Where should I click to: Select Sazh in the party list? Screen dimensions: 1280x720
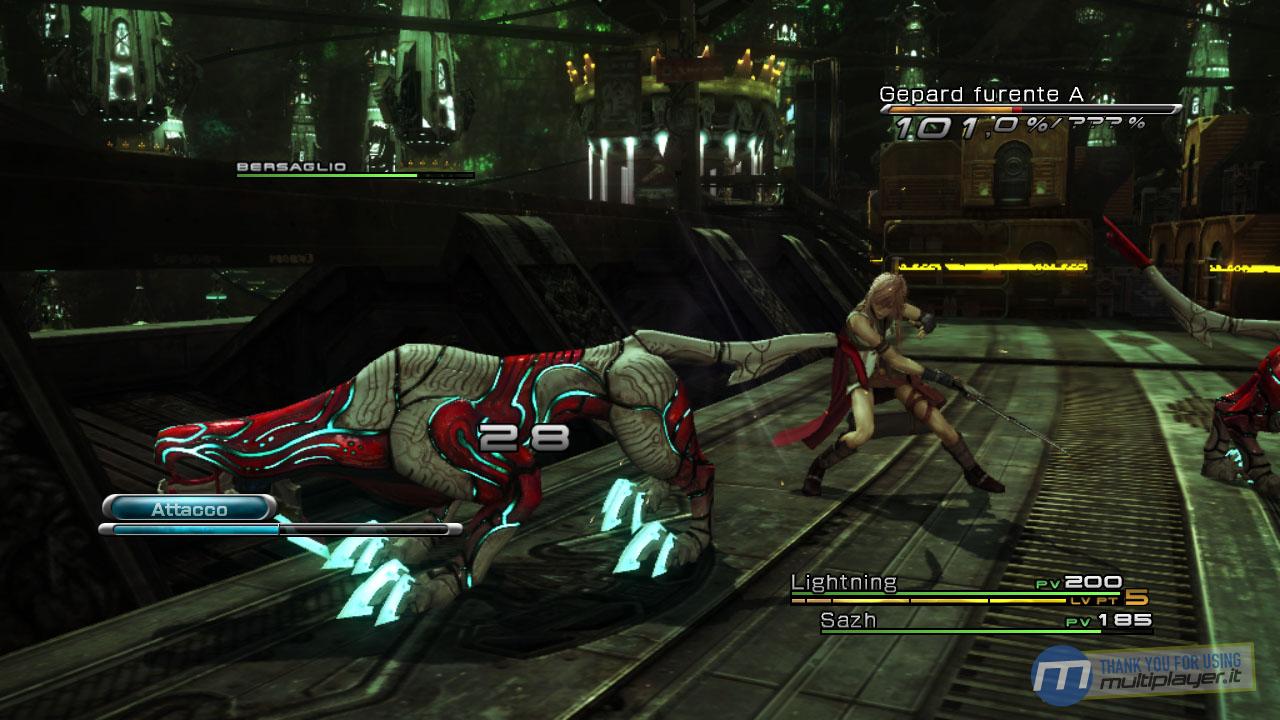point(848,620)
